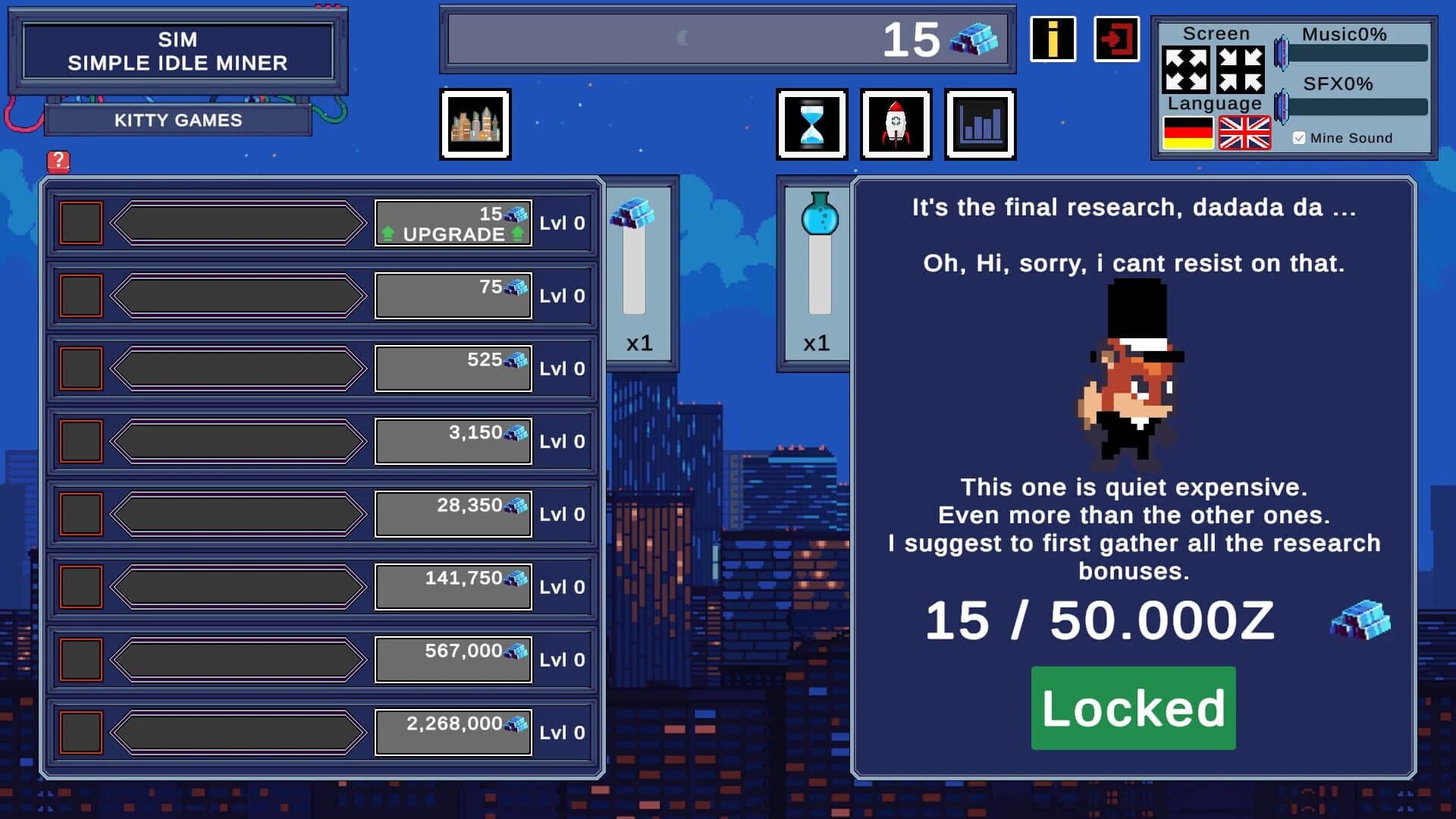This screenshot has width=1456, height=819.
Task: Select German as the language
Action: (x=1187, y=133)
